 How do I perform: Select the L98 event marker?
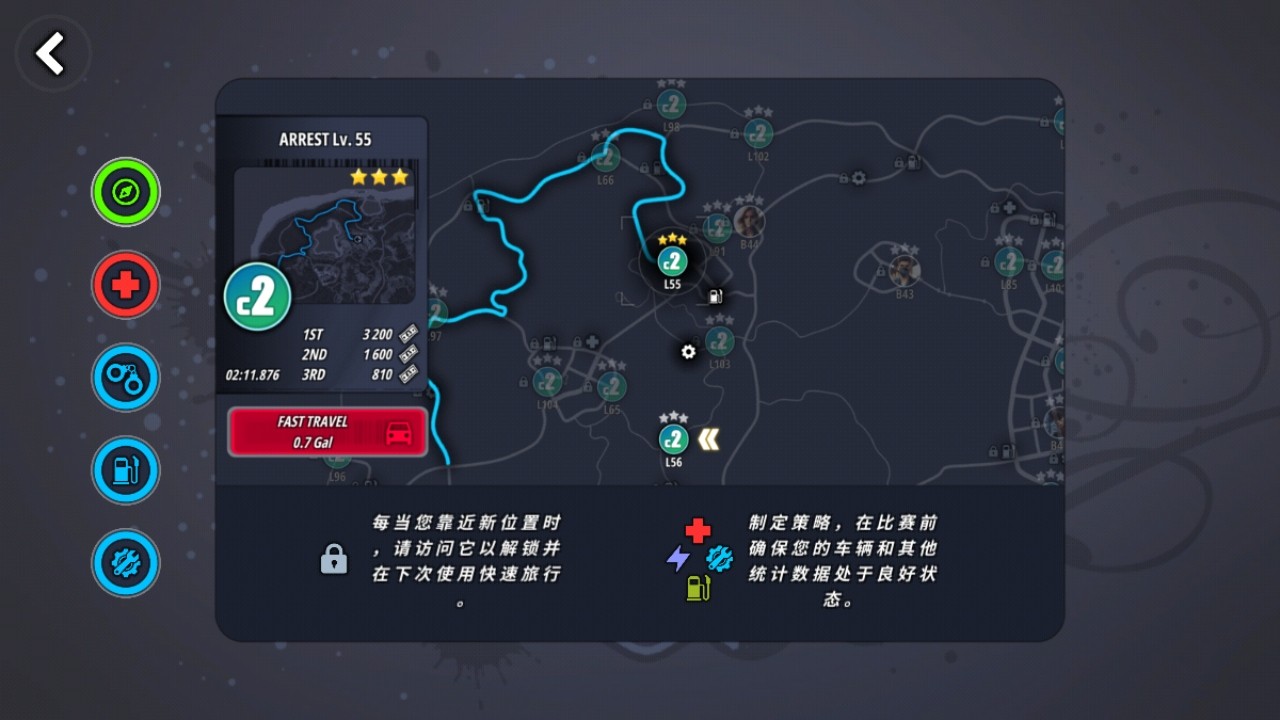671,104
